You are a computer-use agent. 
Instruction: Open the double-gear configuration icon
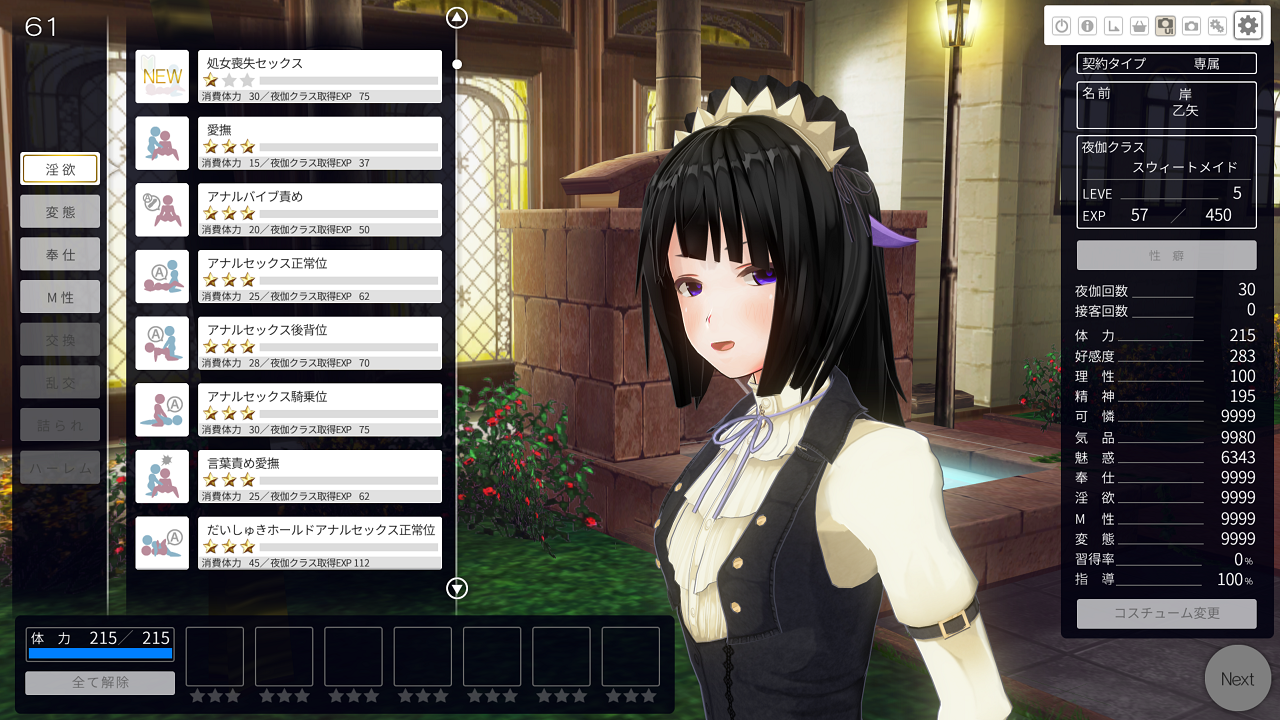[x=1217, y=27]
